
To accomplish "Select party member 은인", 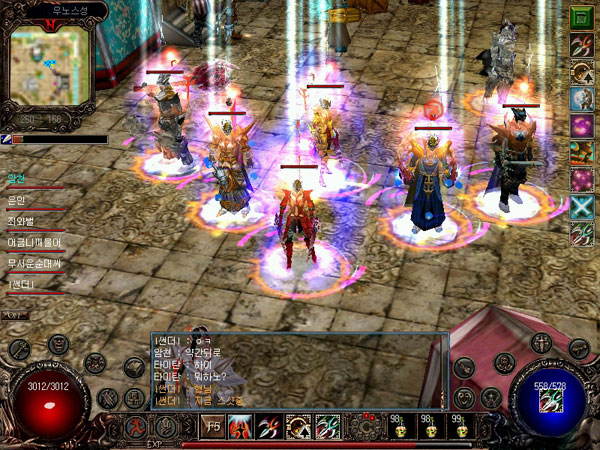I will click(x=18, y=200).
